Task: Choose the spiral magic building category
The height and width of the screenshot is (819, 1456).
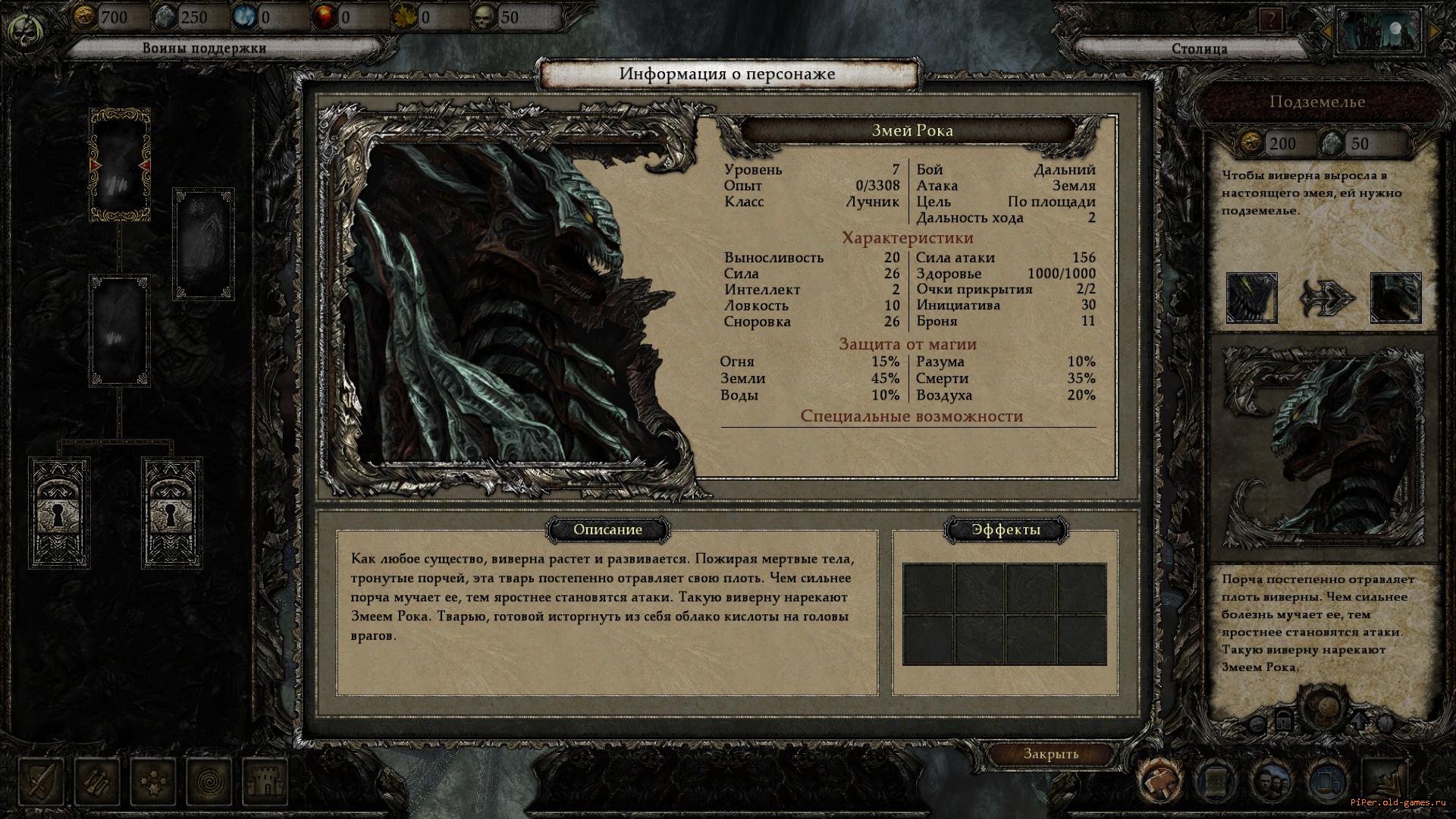Action: 209,781
